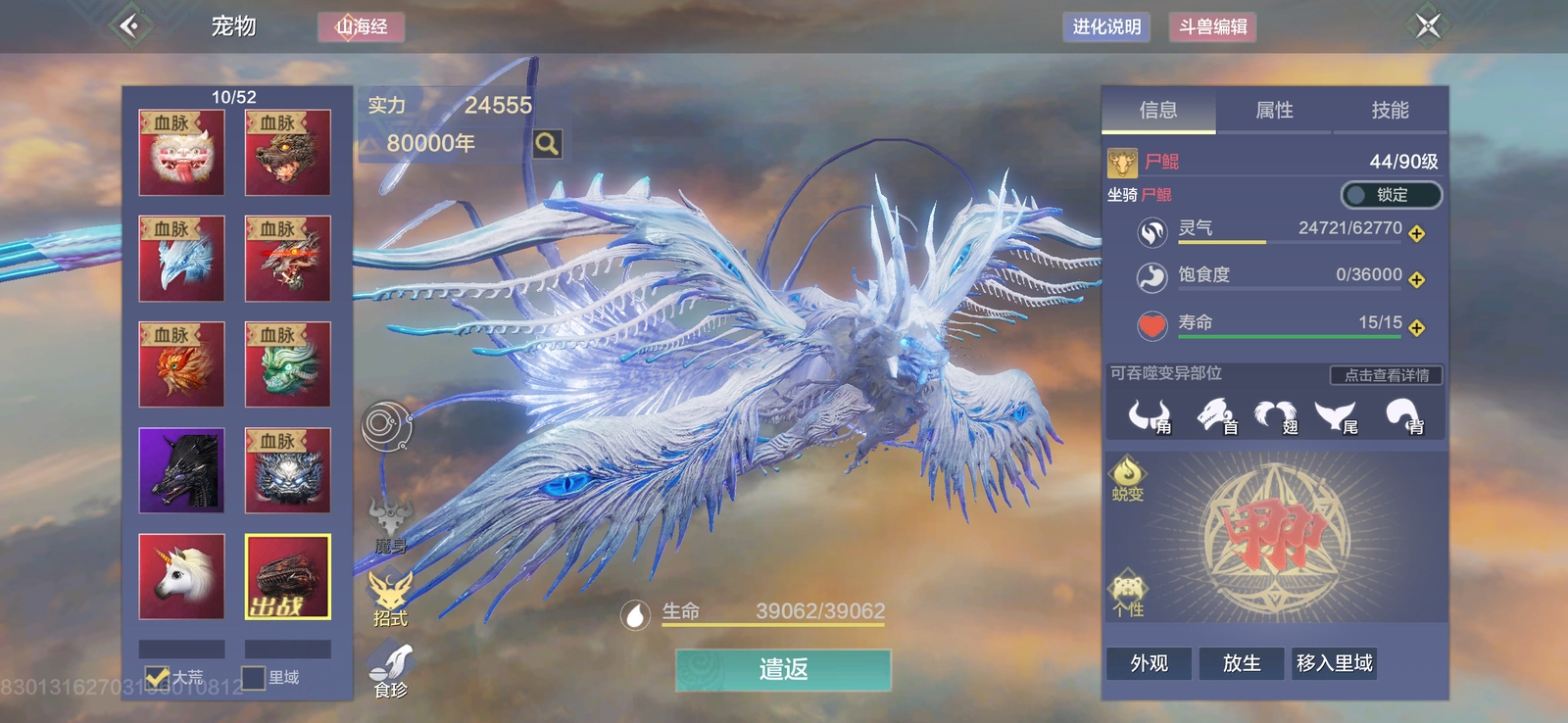This screenshot has width=1568, height=723.
Task: Close the pet screen
Action: coord(1428,25)
